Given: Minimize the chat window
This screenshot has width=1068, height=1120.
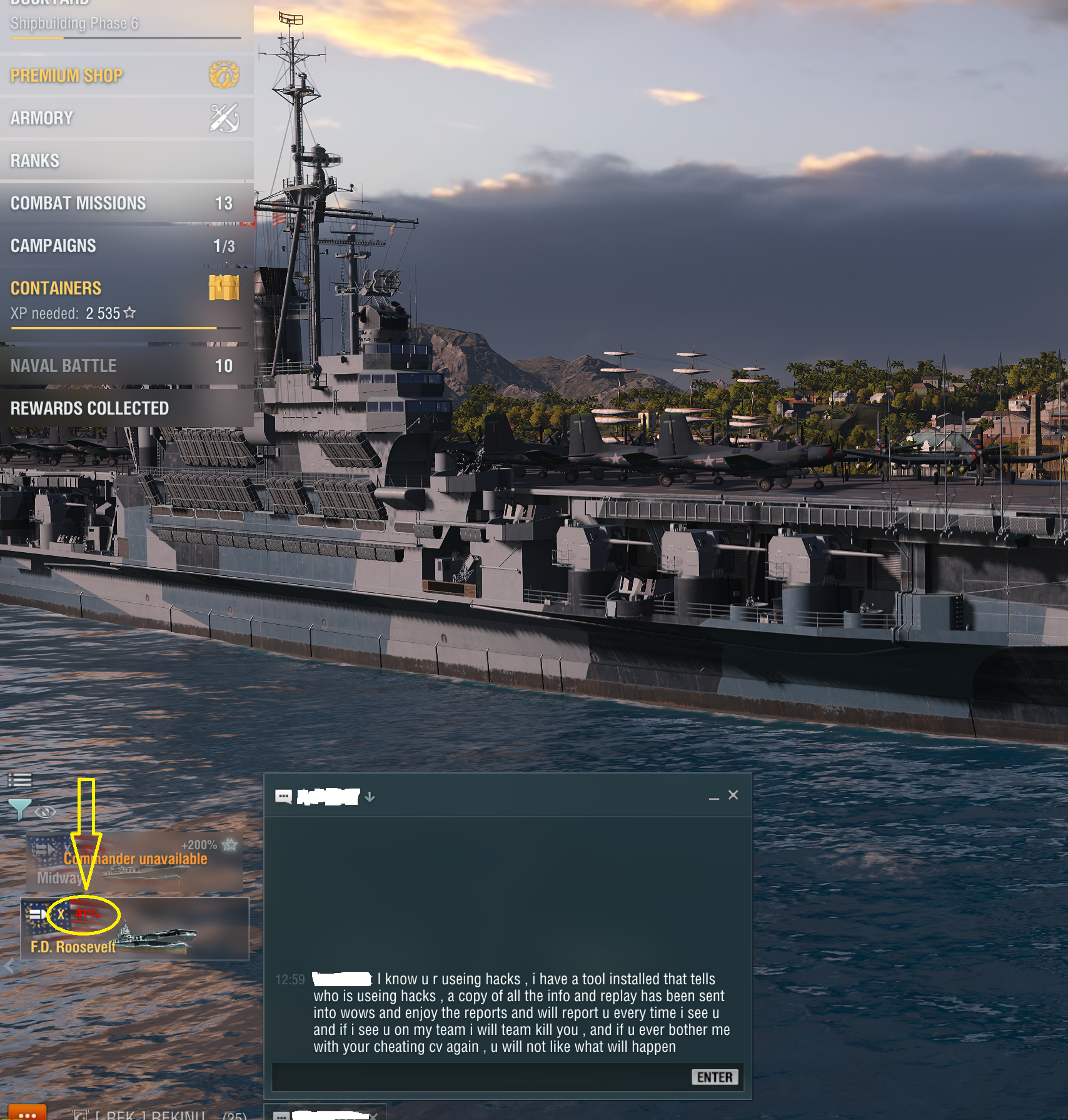Looking at the screenshot, I should pyautogui.click(x=714, y=797).
